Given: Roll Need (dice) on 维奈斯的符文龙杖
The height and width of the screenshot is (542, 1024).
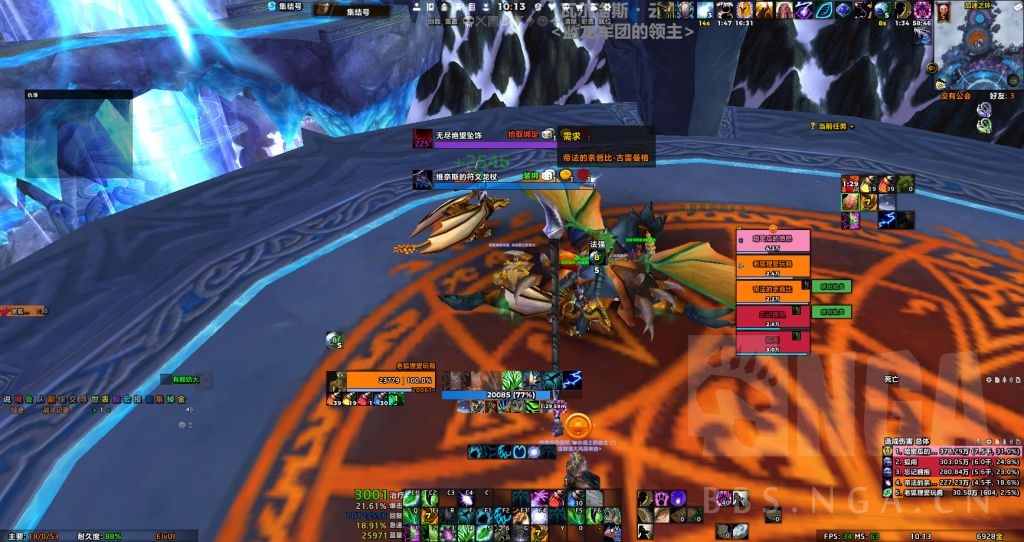Looking at the screenshot, I should pos(548,175).
